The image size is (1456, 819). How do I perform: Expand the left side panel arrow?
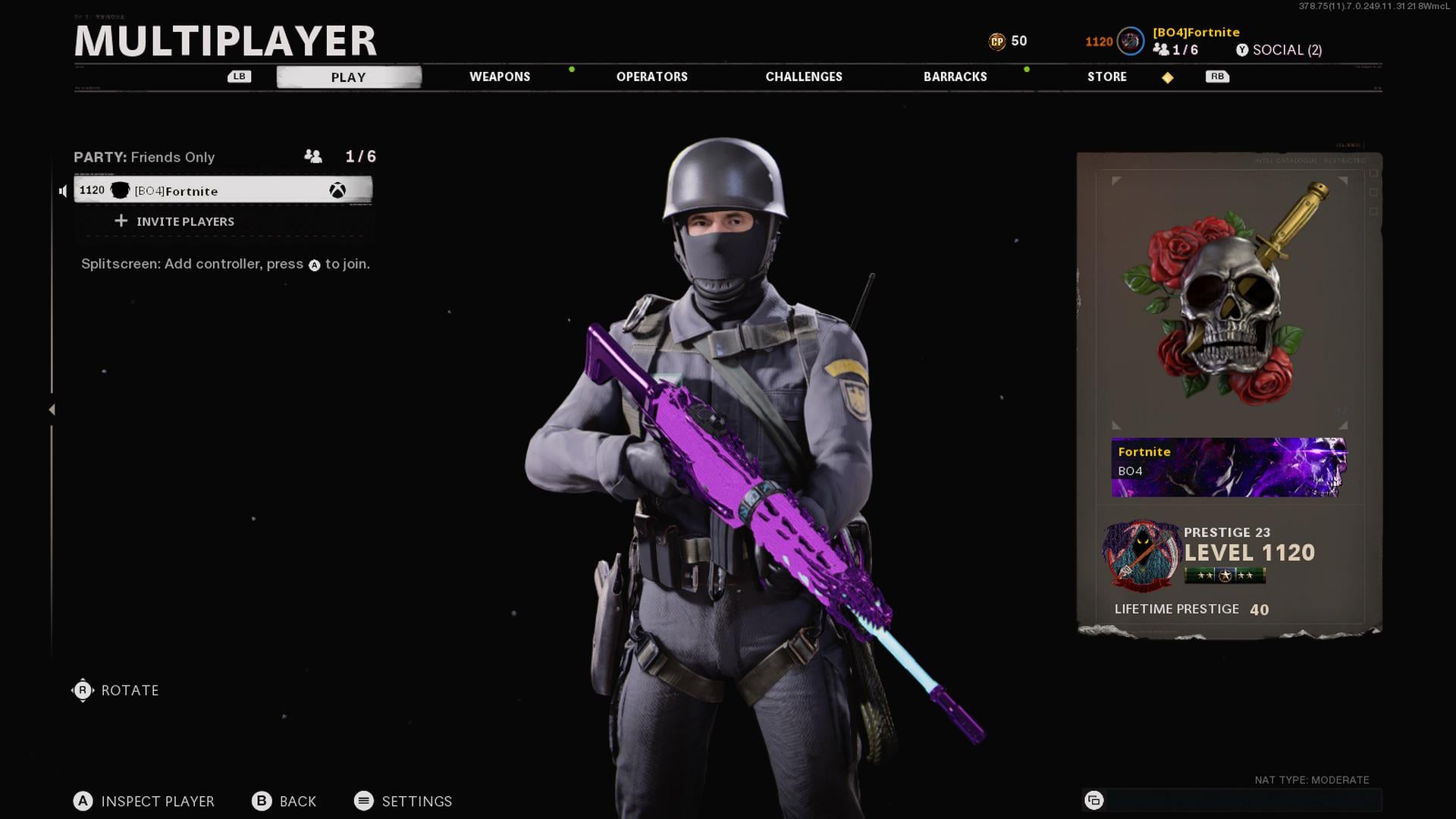52,409
